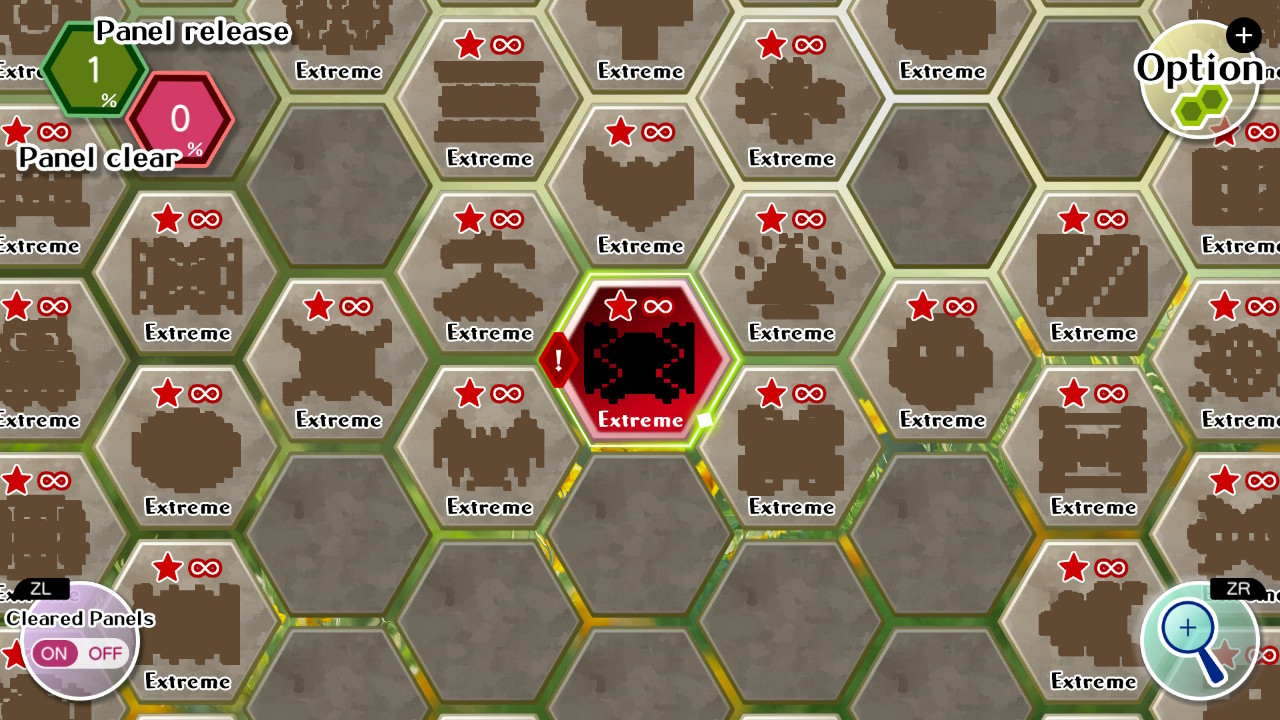The image size is (1280, 720).
Task: Open the Option menu
Action: pos(1197,68)
